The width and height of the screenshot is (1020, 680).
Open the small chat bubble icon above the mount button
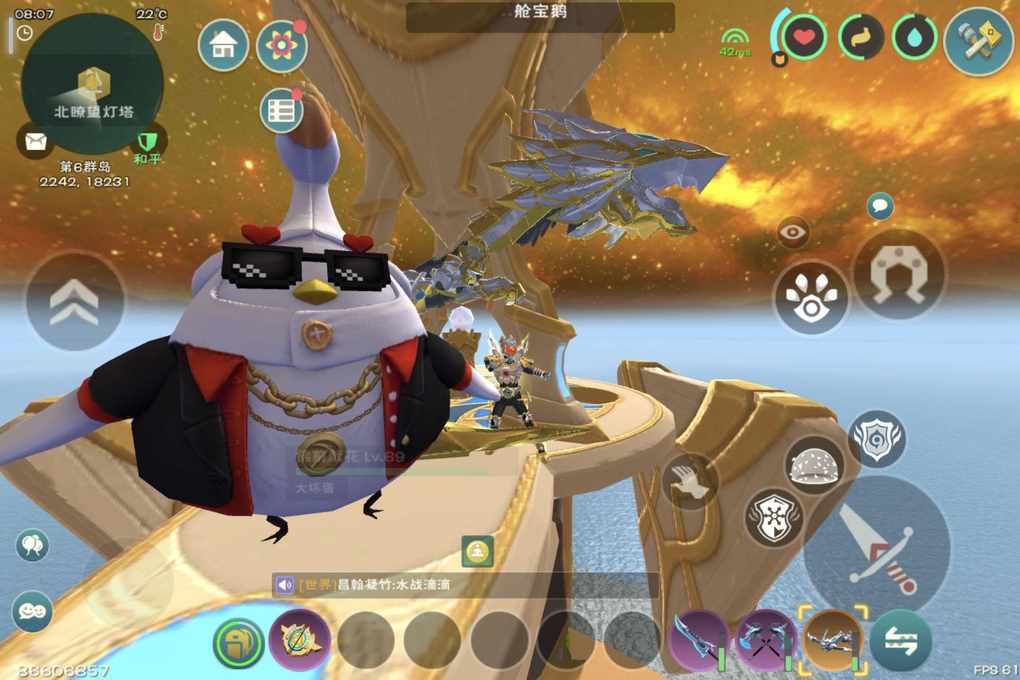(x=880, y=207)
